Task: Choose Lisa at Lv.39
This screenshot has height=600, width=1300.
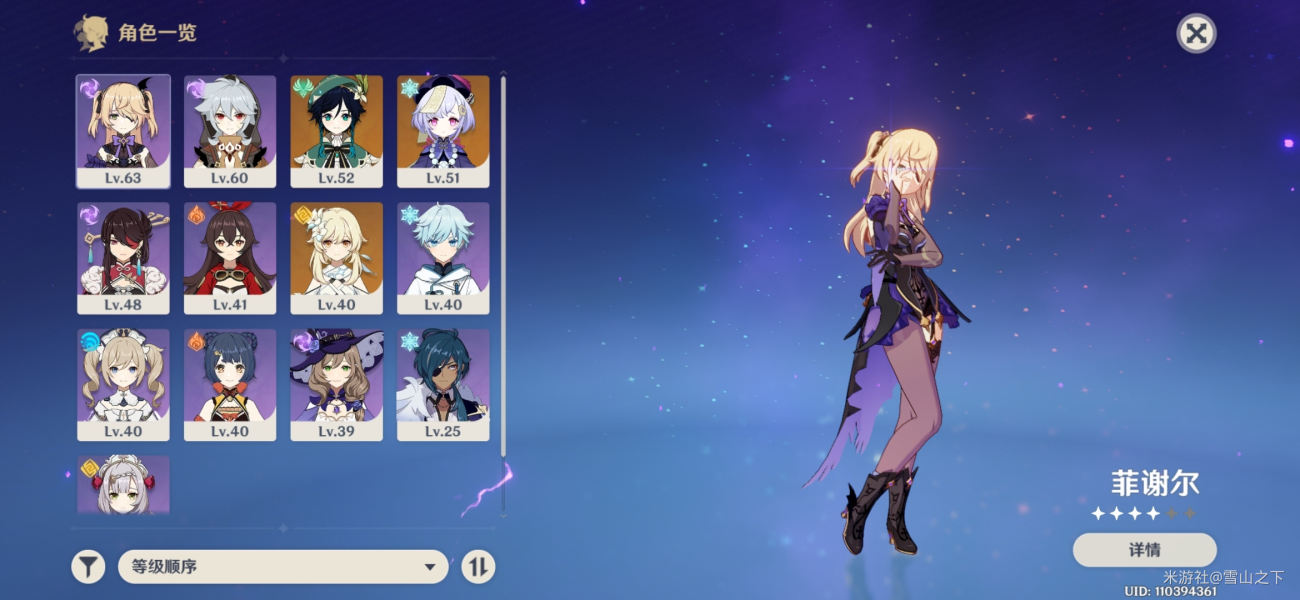Action: [x=336, y=385]
